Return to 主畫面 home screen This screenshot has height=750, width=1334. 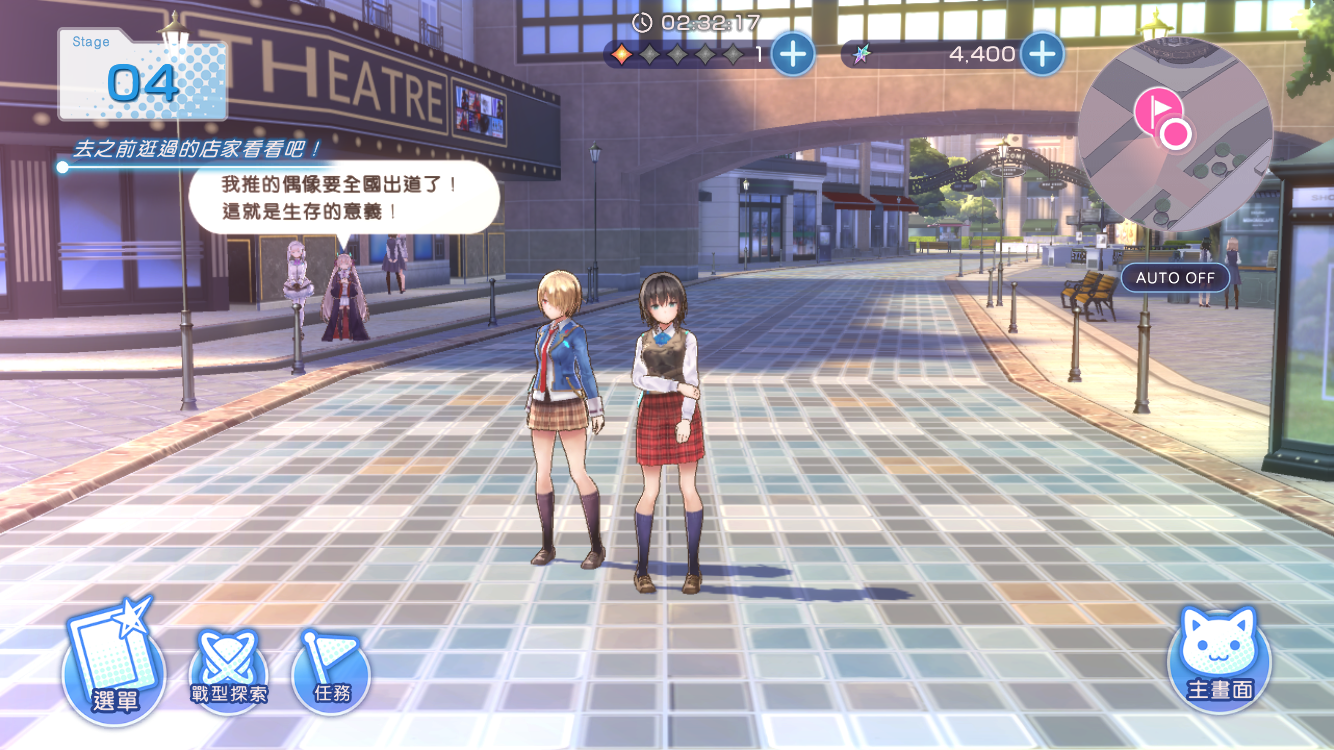(x=1219, y=661)
